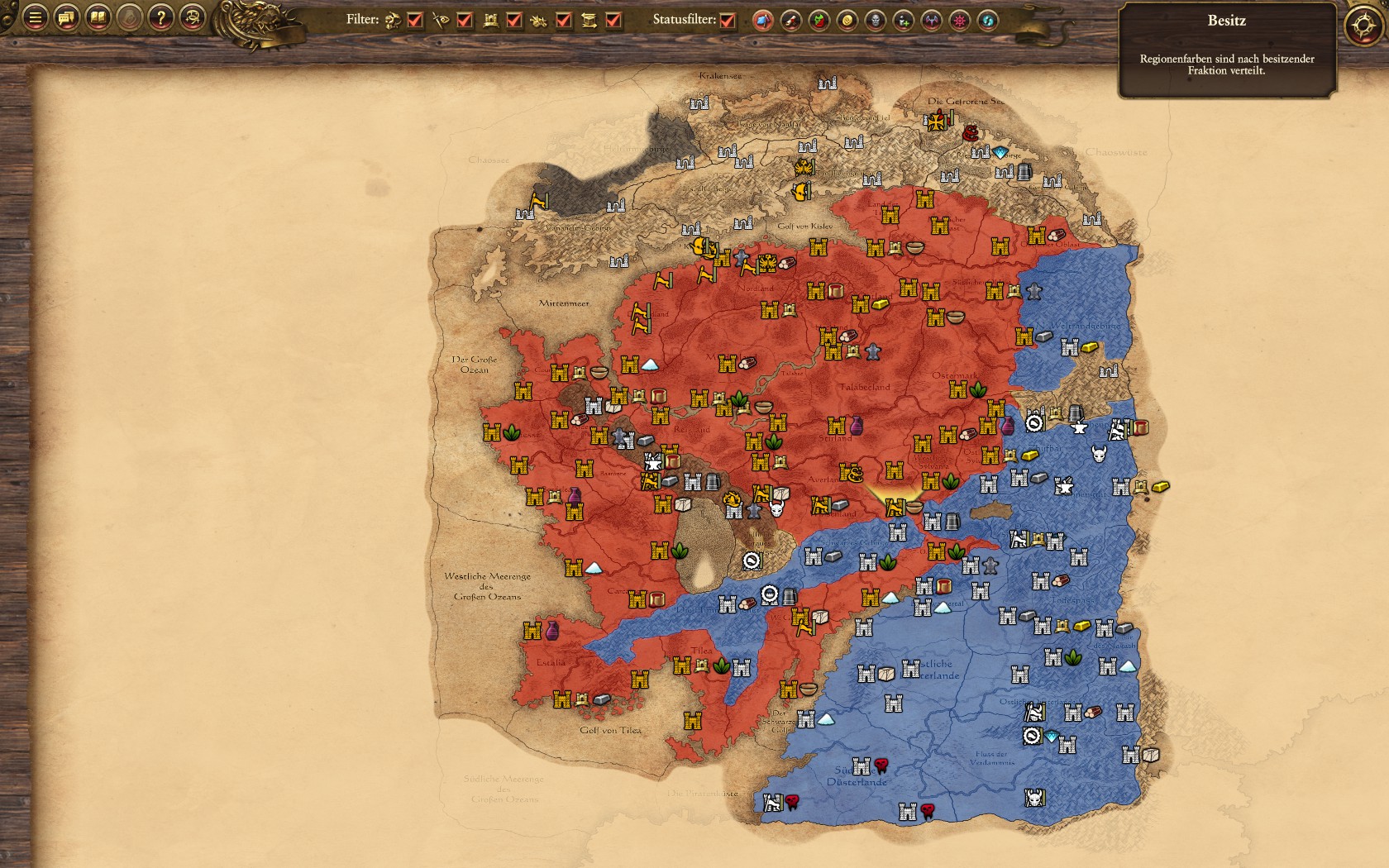1389x868 pixels.
Task: Toggle the sword-and-eye filter checkbox
Action: point(465,20)
